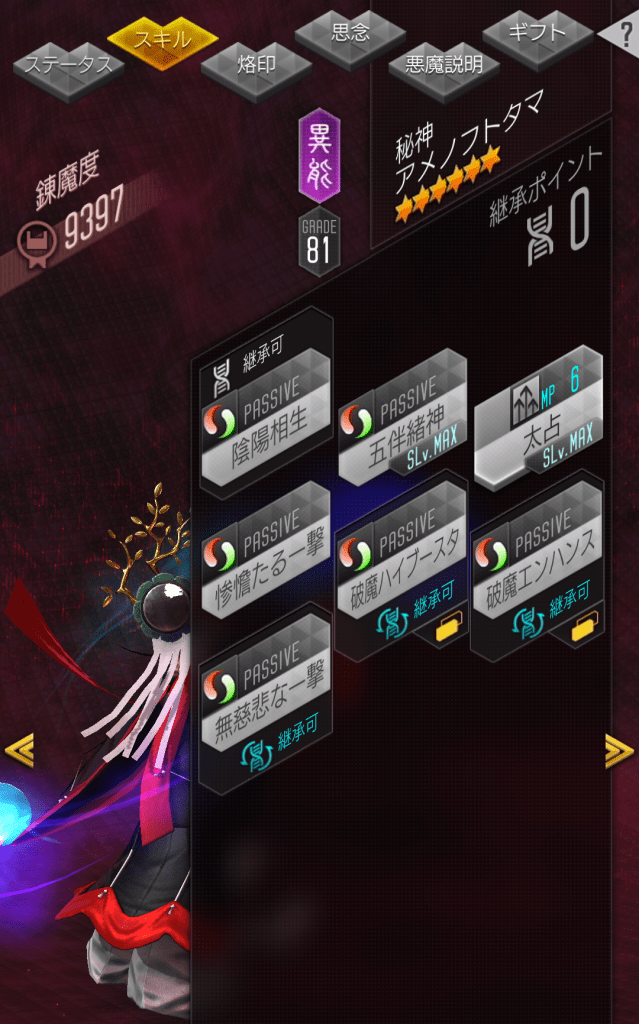
Task: Open the 烙印 tab
Action: 256,66
